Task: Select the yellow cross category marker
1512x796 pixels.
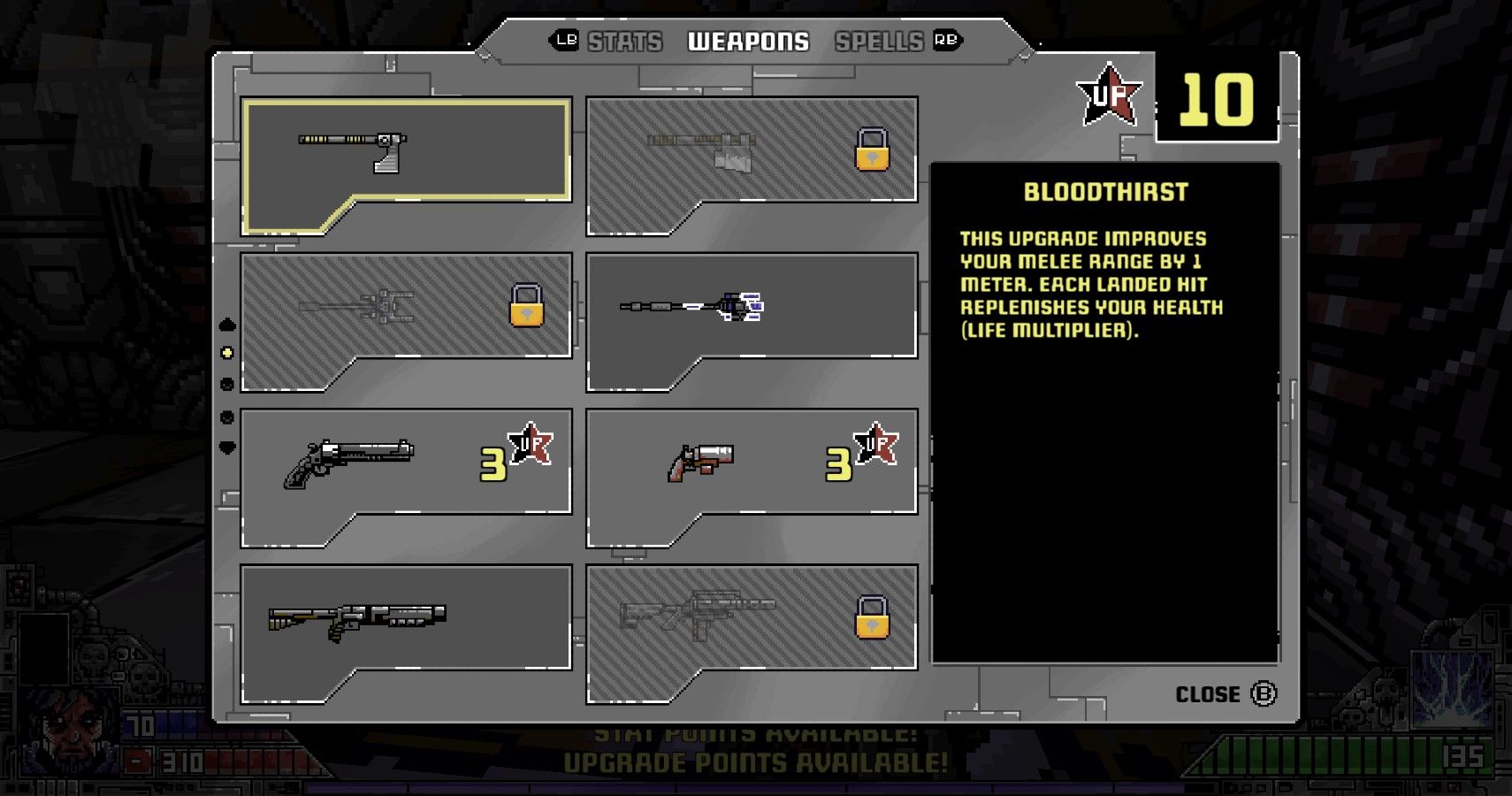Action: pos(226,354)
